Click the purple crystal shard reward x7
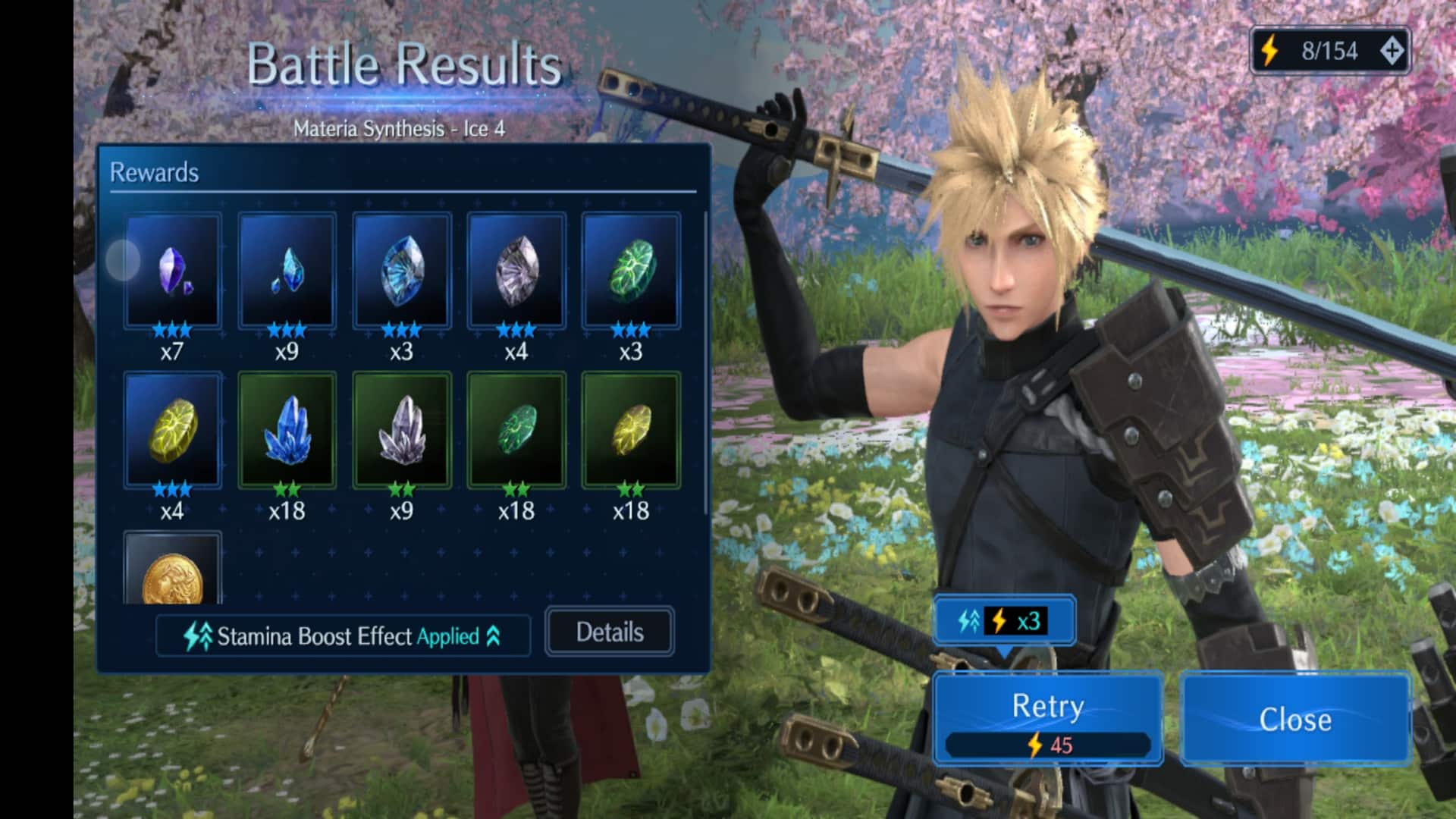The image size is (1456, 819). pyautogui.click(x=174, y=271)
